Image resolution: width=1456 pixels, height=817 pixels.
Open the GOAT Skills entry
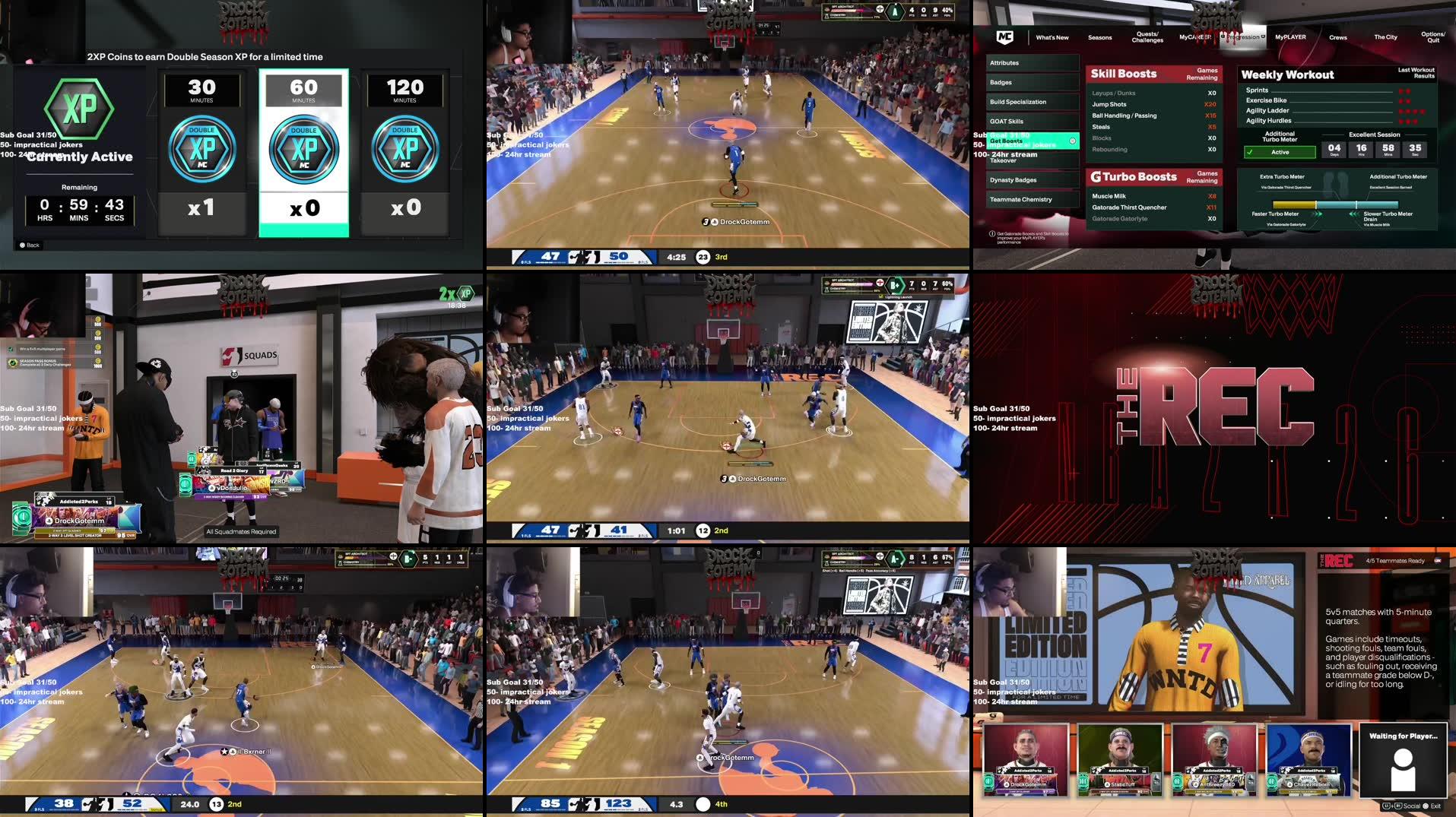(x=1033, y=122)
